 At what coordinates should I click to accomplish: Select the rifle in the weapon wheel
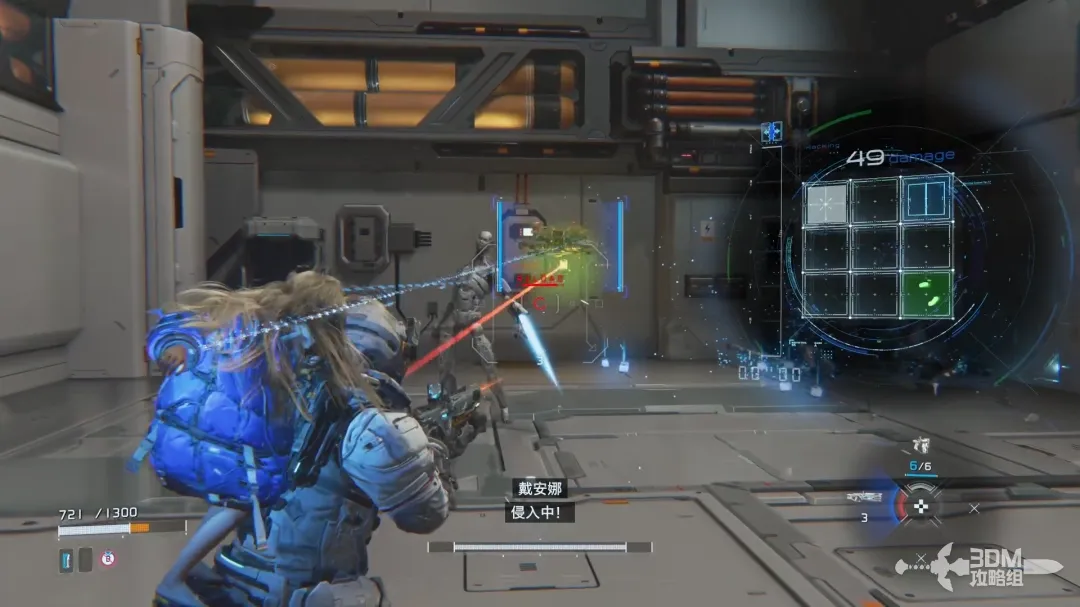click(863, 497)
